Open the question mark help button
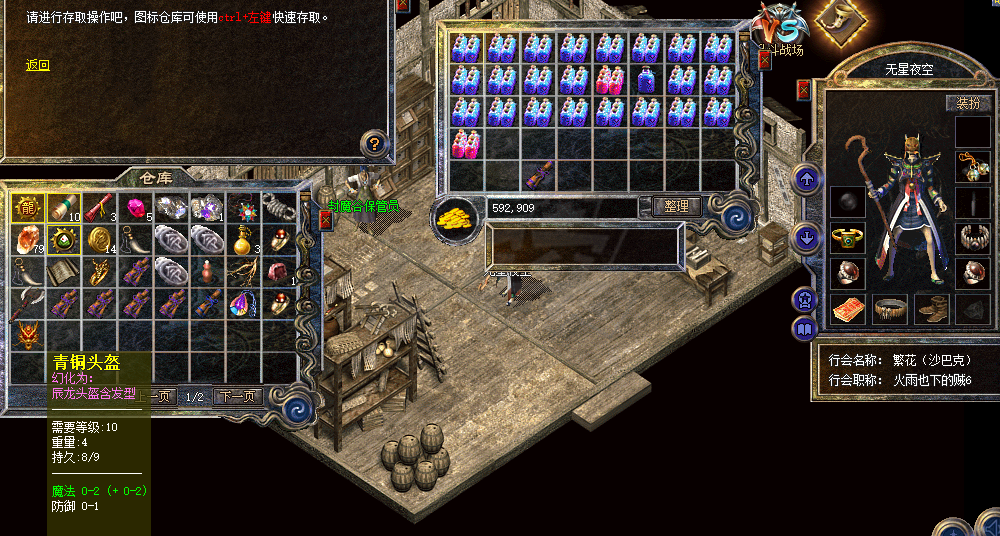 (x=374, y=144)
